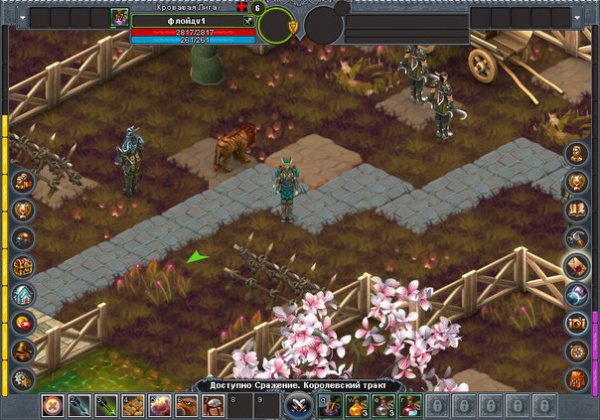Open the treasure chest icon on left
The height and width of the screenshot is (420, 600).
[24, 266]
